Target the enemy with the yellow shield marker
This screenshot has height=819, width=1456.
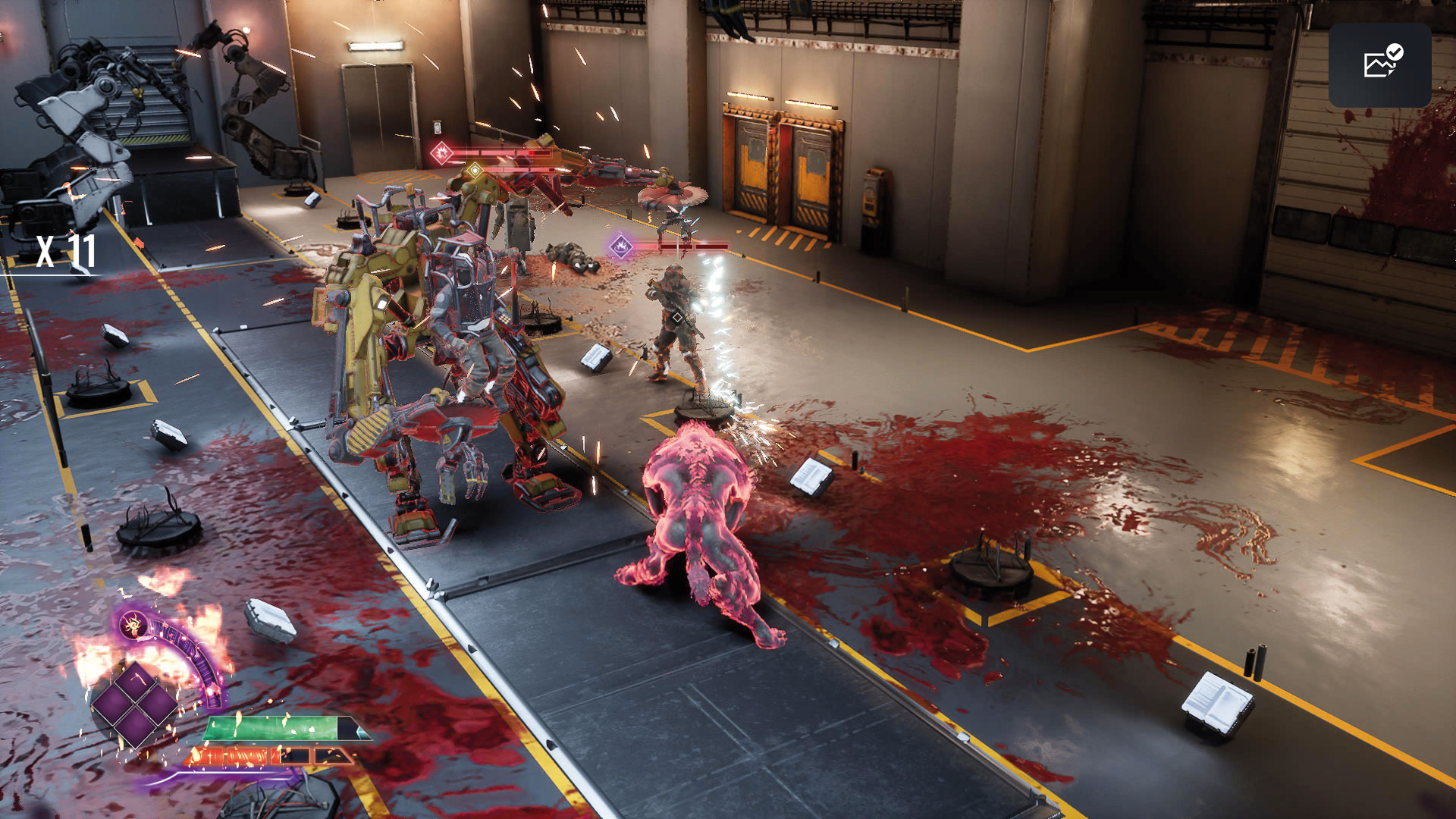(475, 171)
